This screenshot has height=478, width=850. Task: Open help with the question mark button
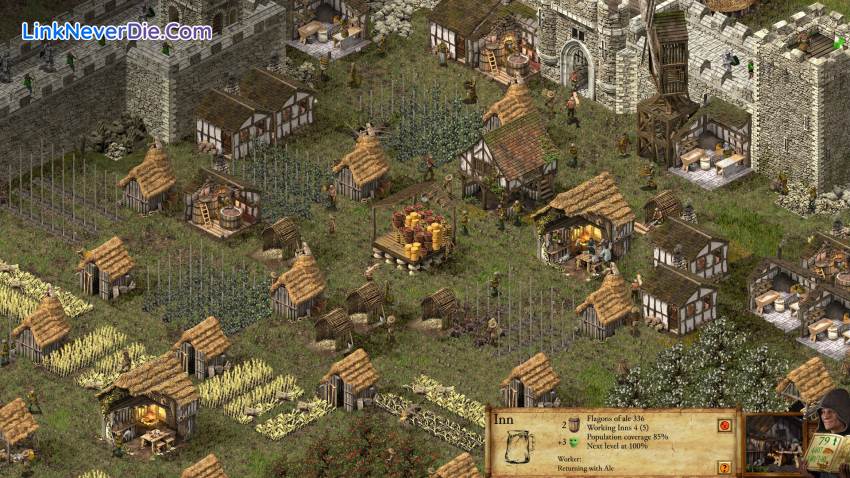pyautogui.click(x=723, y=467)
